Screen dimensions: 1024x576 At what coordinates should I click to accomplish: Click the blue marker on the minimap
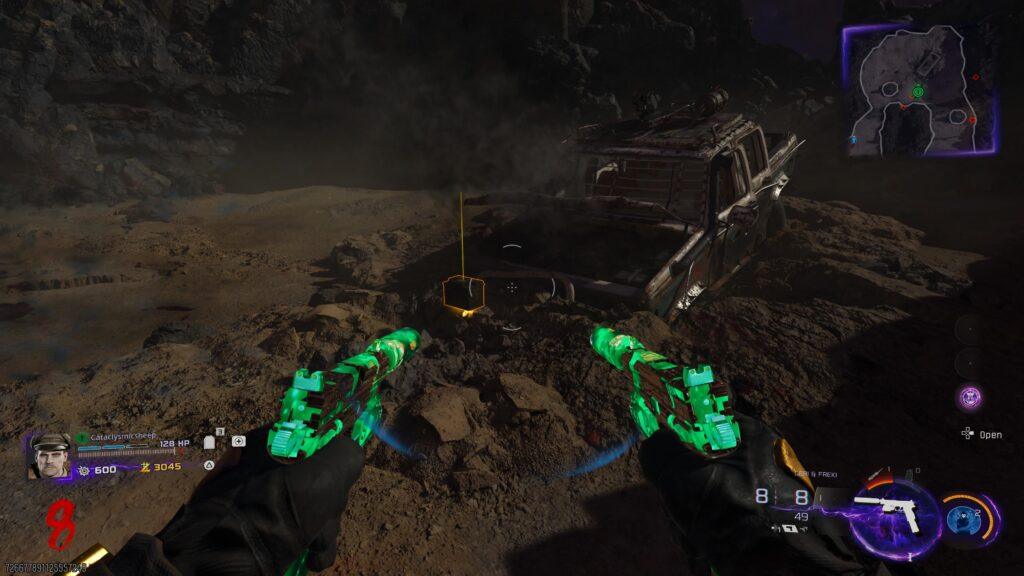click(x=853, y=140)
